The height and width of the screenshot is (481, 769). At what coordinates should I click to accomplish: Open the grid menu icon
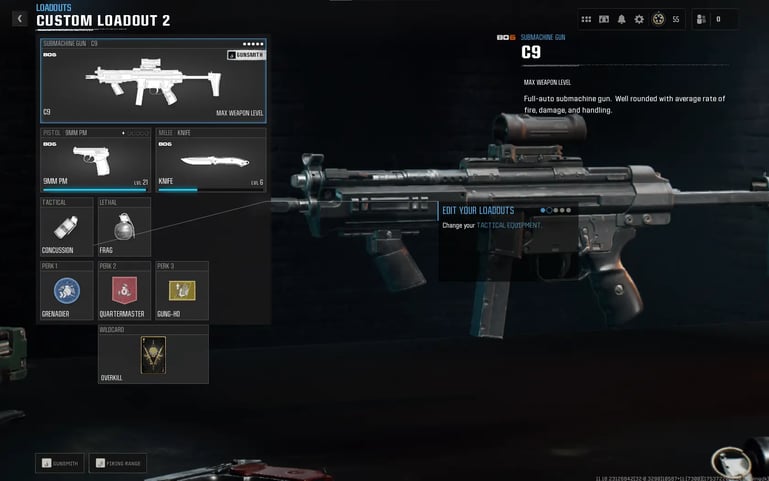coord(587,19)
